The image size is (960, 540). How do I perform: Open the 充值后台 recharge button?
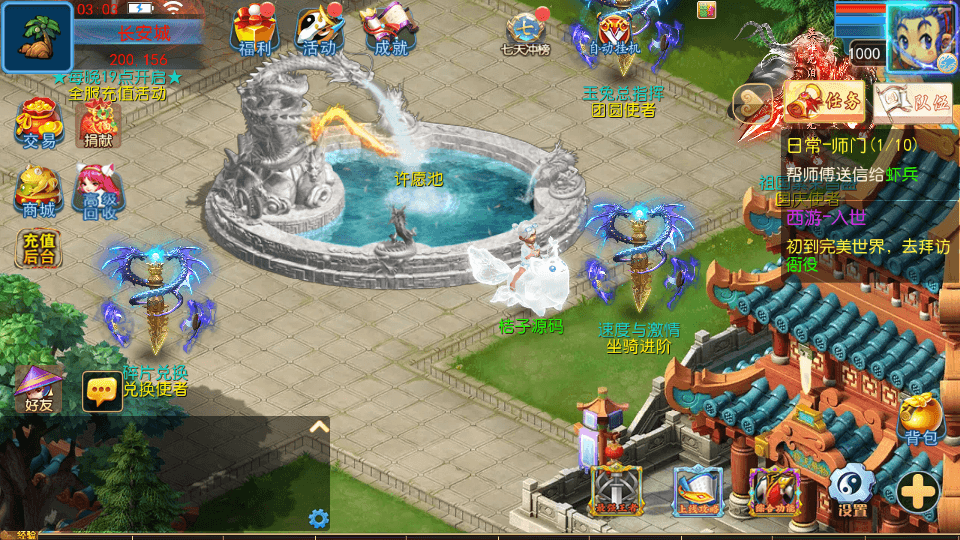coord(38,249)
